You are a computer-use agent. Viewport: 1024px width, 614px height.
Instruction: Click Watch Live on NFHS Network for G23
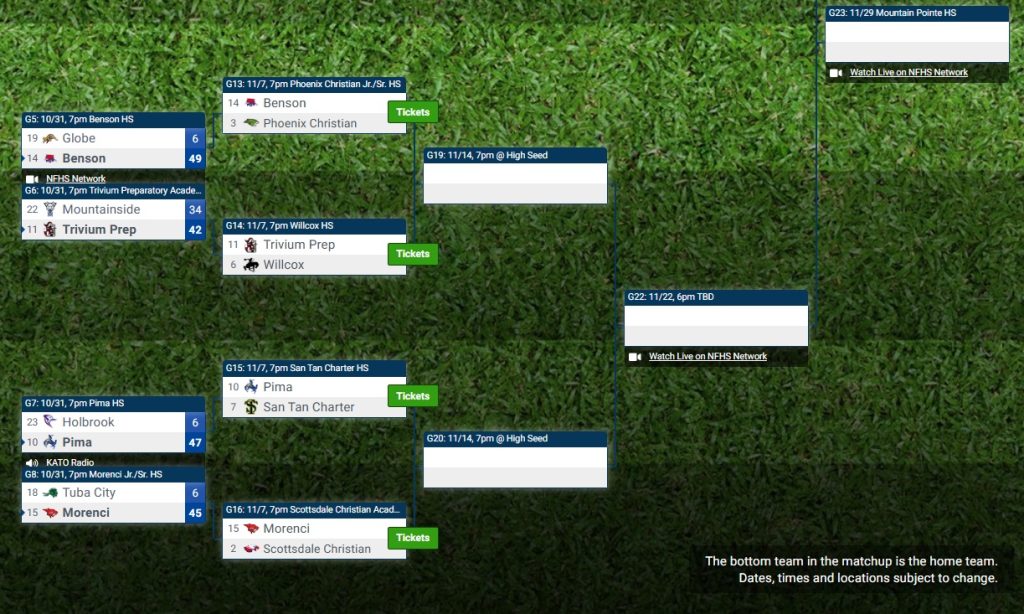coord(908,73)
